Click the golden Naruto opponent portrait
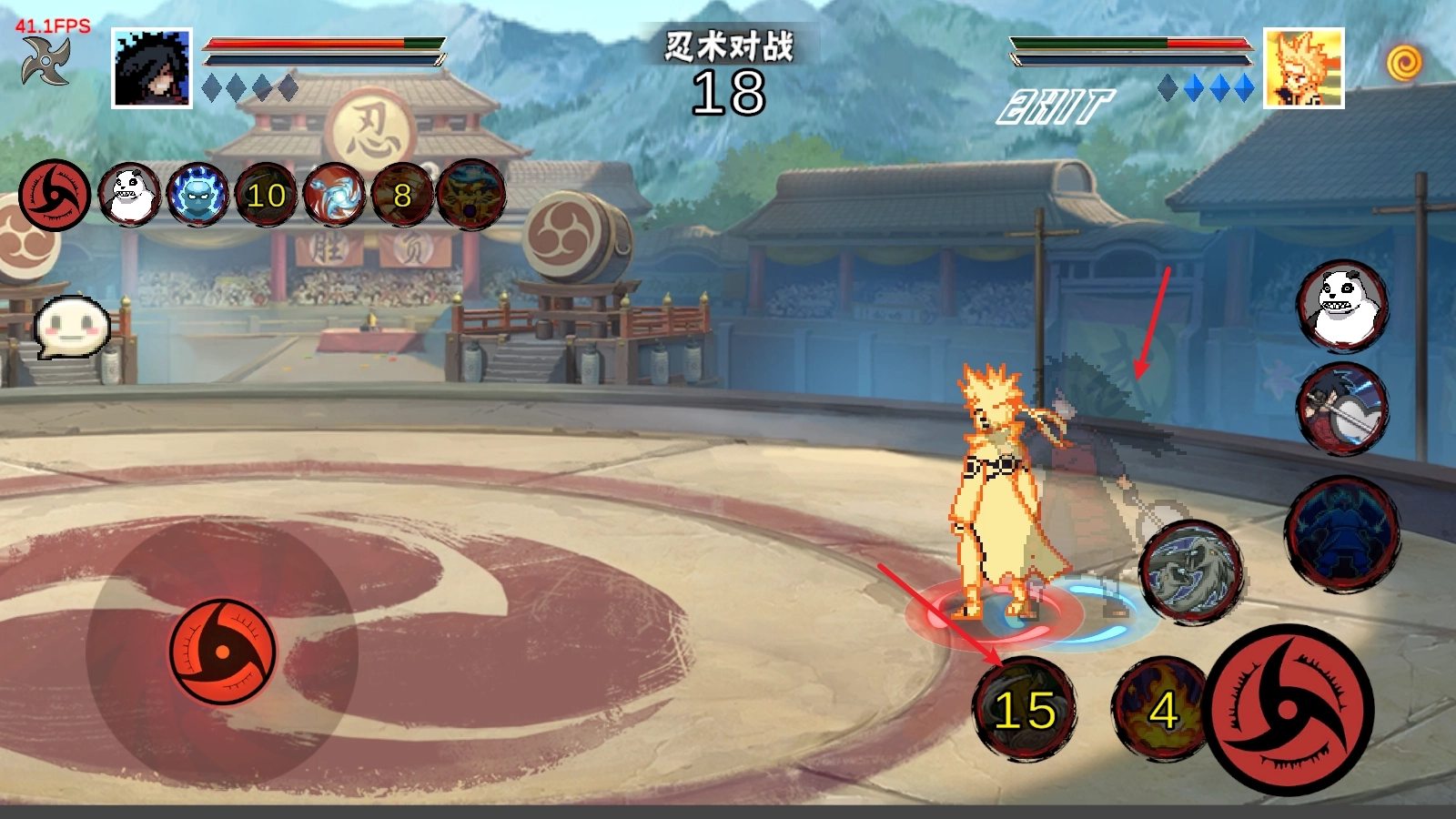This screenshot has height=819, width=1456. [1303, 68]
